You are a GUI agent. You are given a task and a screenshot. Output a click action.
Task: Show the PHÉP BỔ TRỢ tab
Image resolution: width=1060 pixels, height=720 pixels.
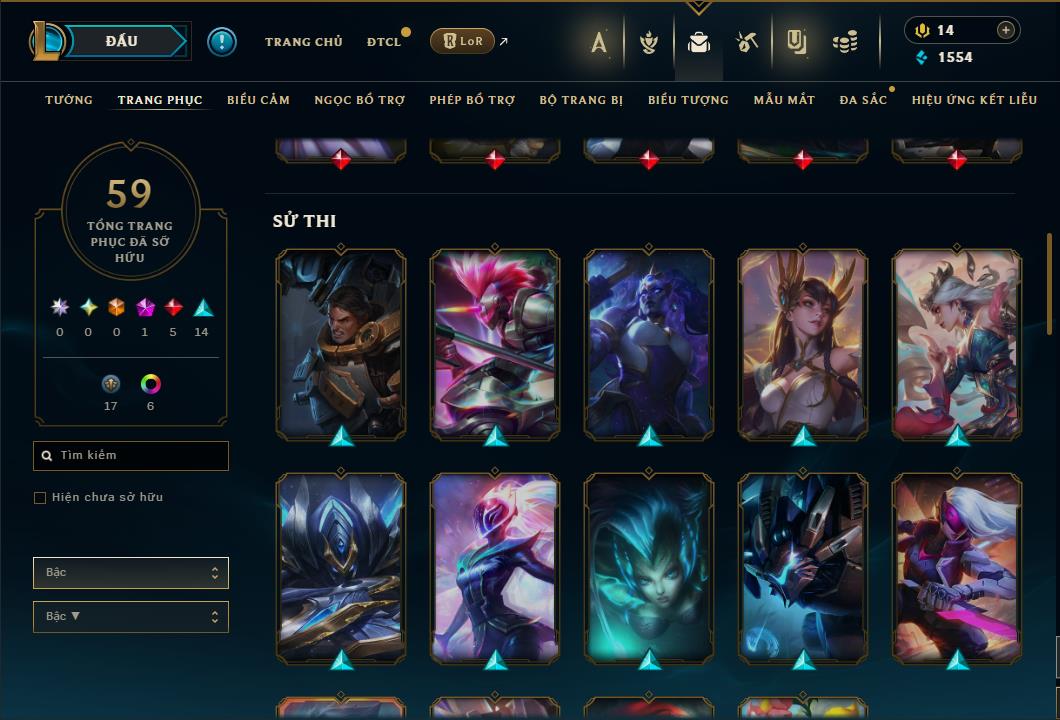[472, 100]
